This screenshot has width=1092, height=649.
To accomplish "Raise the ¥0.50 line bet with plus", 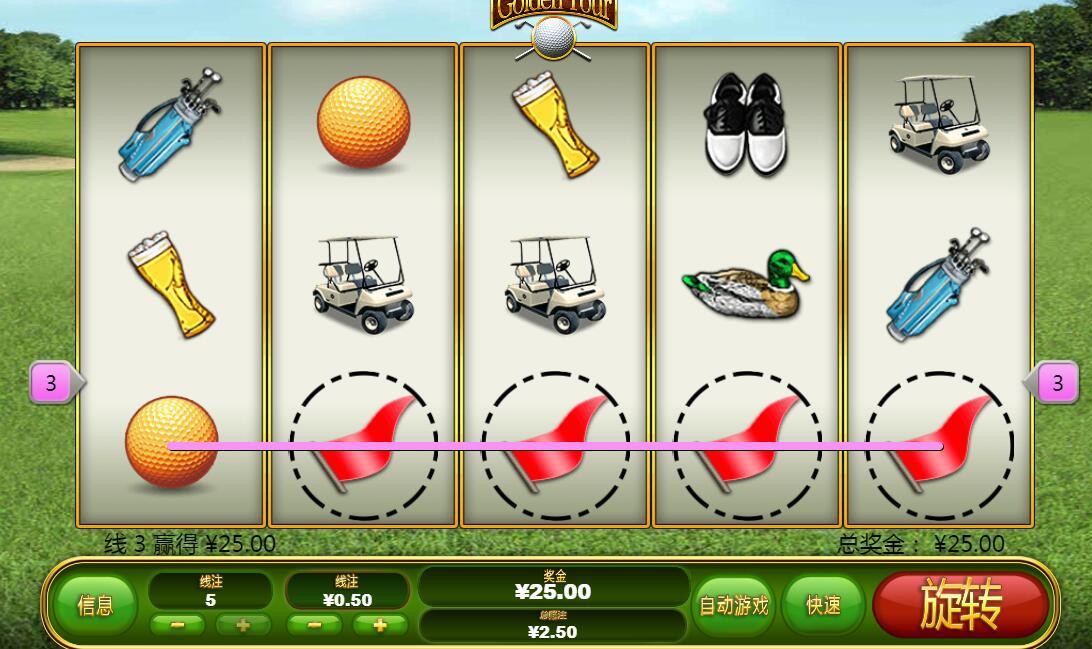I will click(x=380, y=625).
